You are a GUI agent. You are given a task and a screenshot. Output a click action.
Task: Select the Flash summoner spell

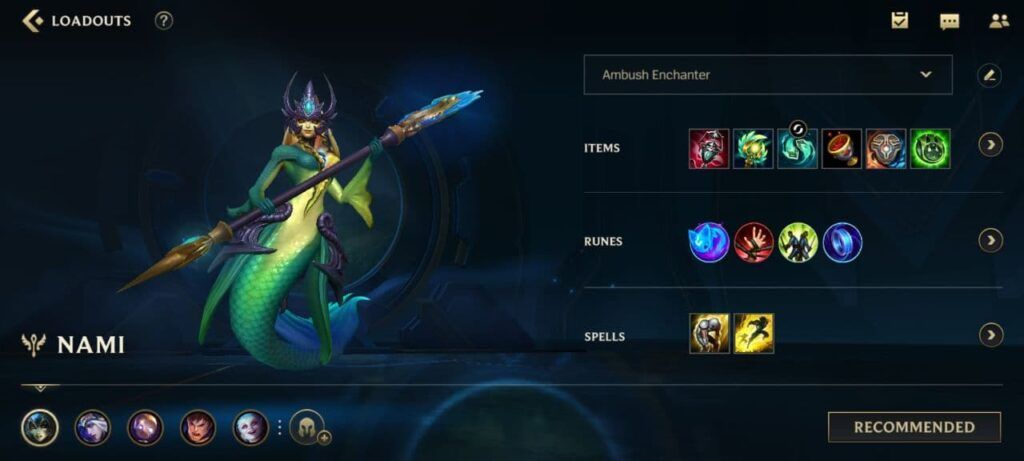[x=753, y=334]
